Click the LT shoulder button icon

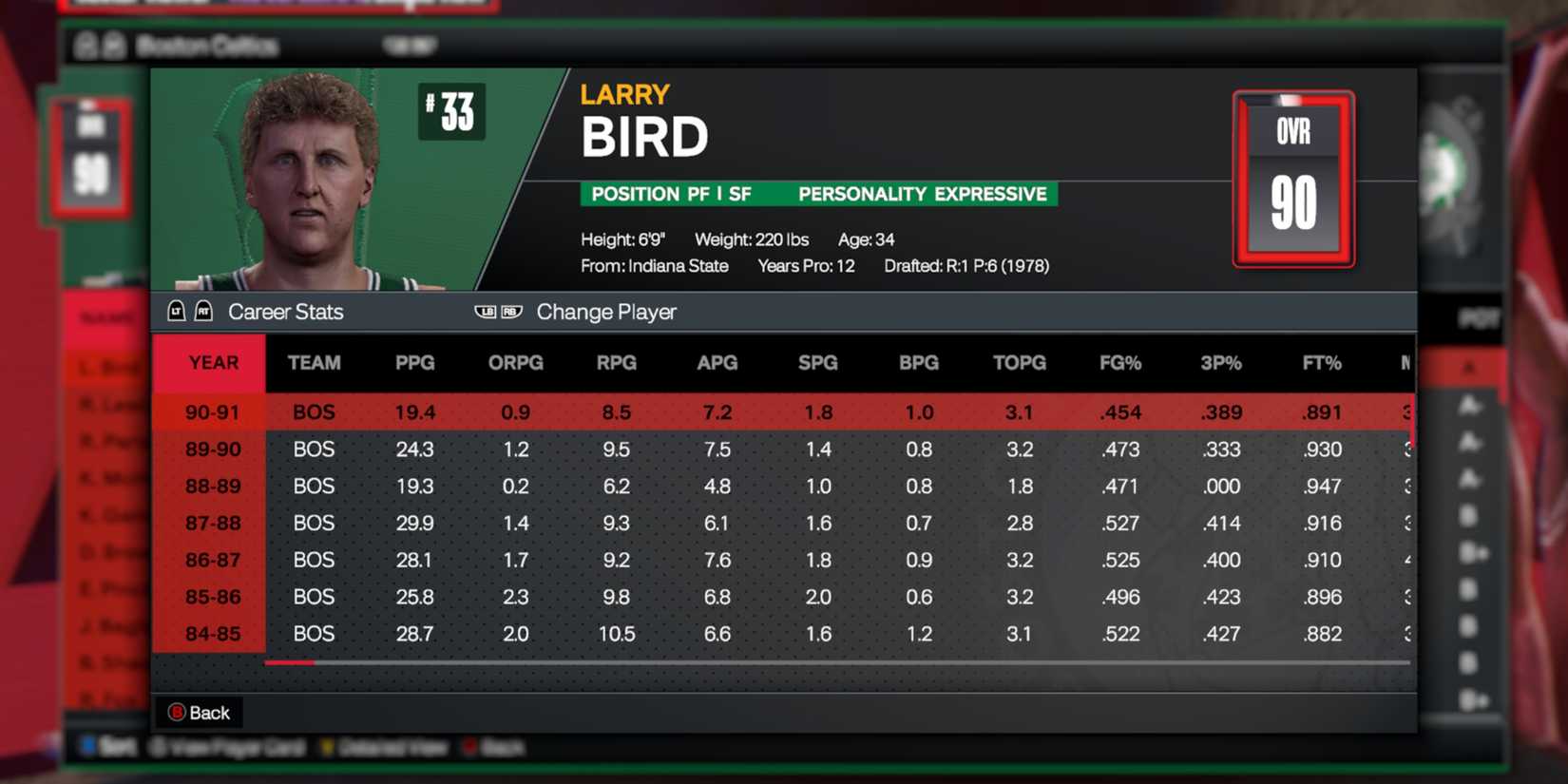pos(177,311)
